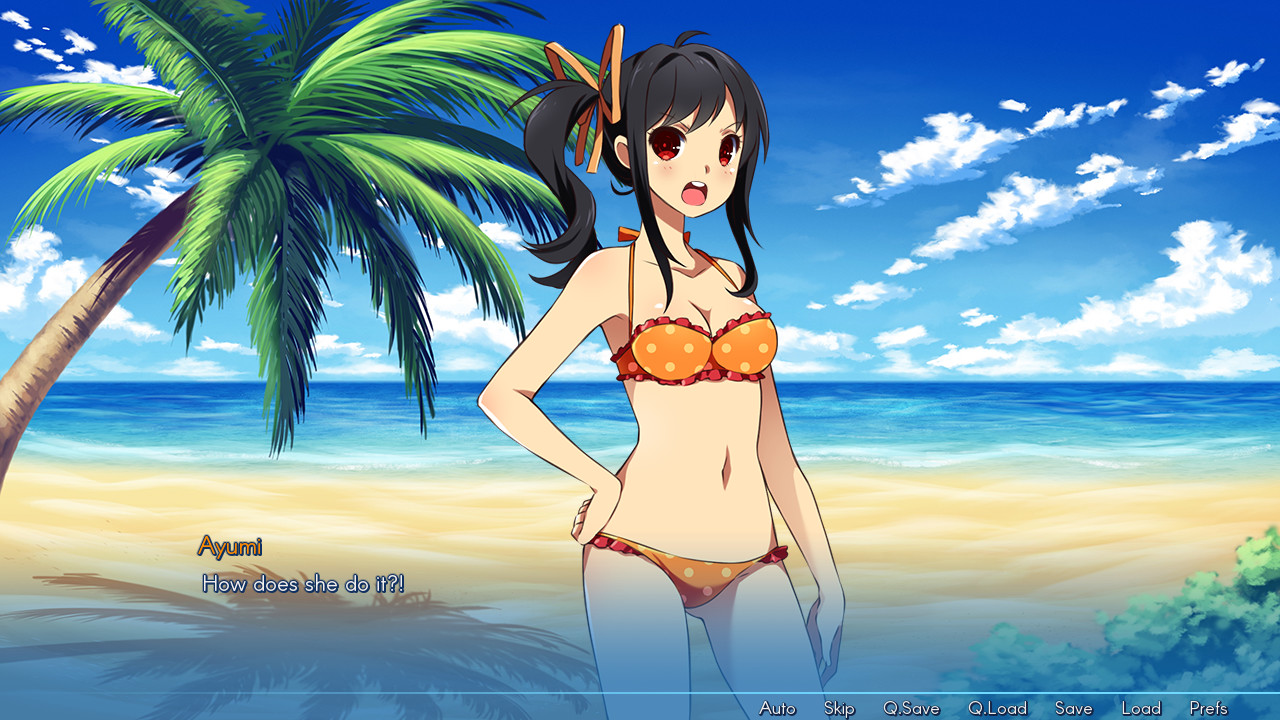1280x720 pixels.
Task: Toggle Skip mode to fast-forward dialogue
Action: point(838,707)
